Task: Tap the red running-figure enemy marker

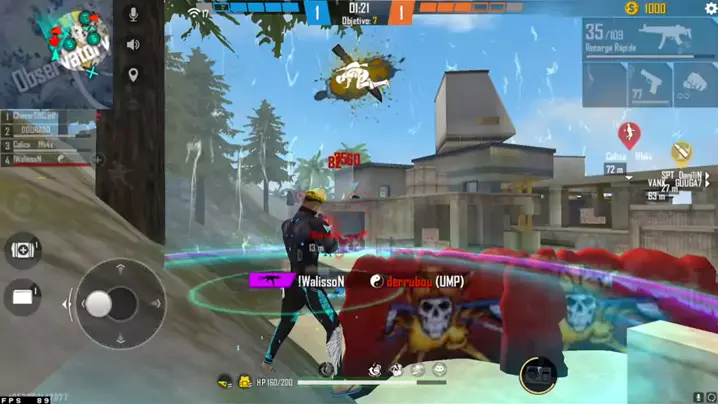Action: point(629,134)
